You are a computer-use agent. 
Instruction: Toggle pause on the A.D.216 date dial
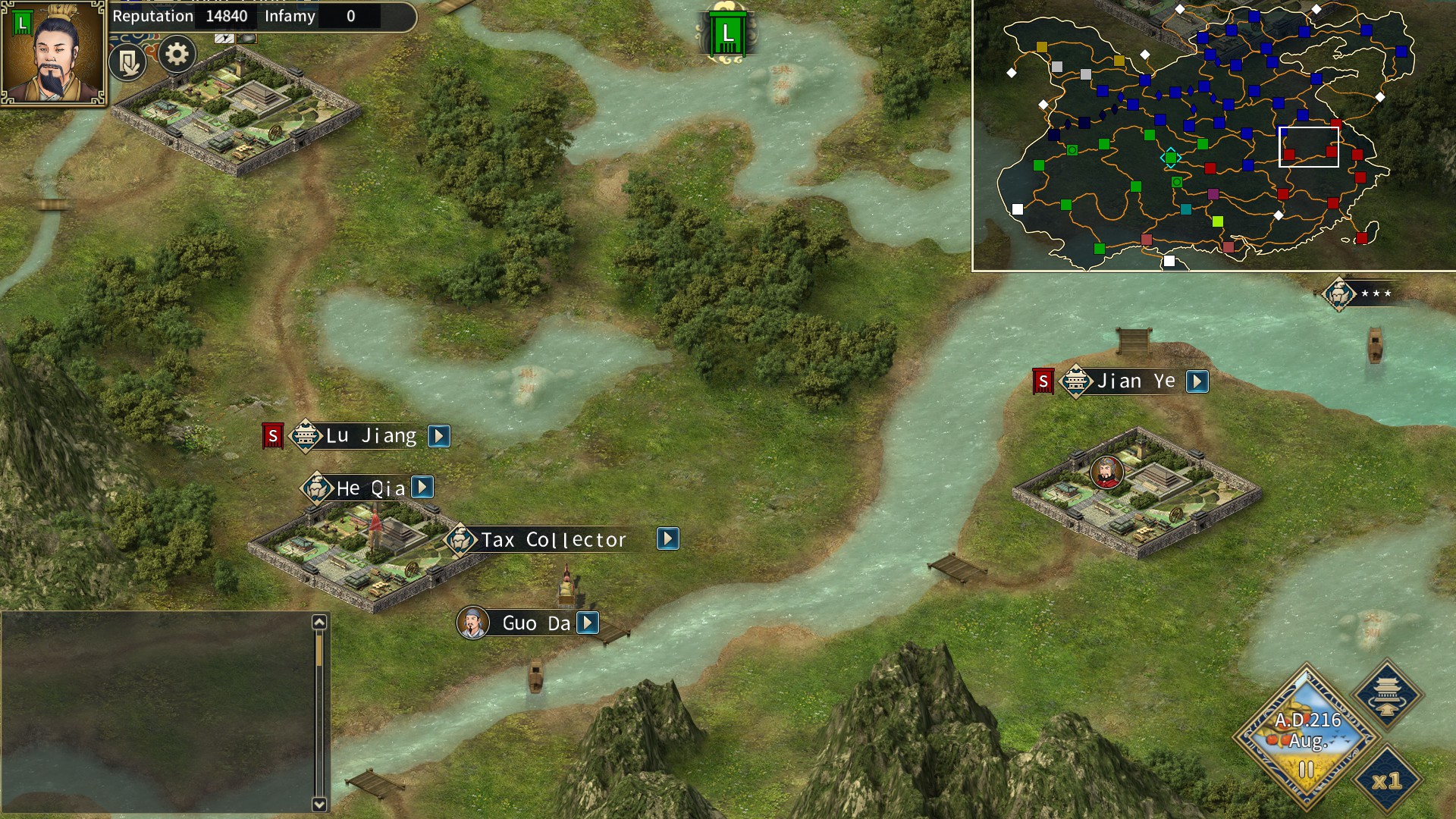[x=1306, y=770]
